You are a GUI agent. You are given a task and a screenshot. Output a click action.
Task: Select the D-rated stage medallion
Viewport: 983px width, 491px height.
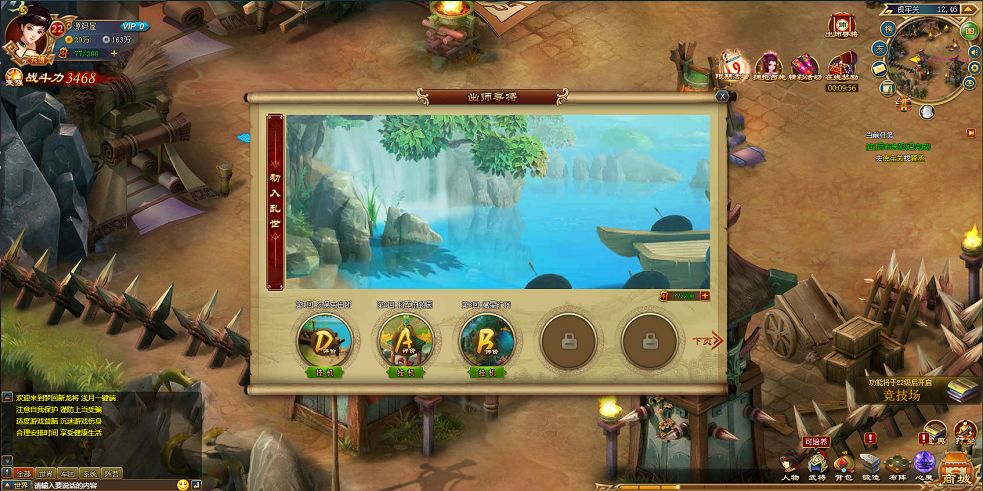tap(325, 341)
